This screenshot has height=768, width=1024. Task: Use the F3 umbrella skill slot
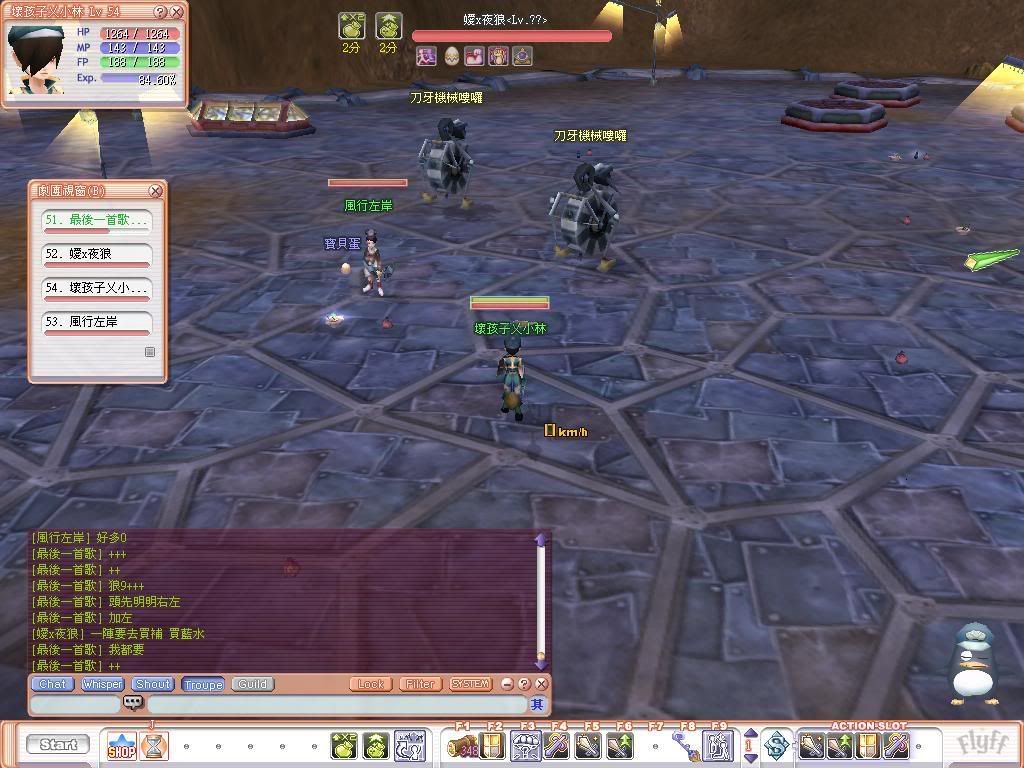pyautogui.click(x=526, y=745)
